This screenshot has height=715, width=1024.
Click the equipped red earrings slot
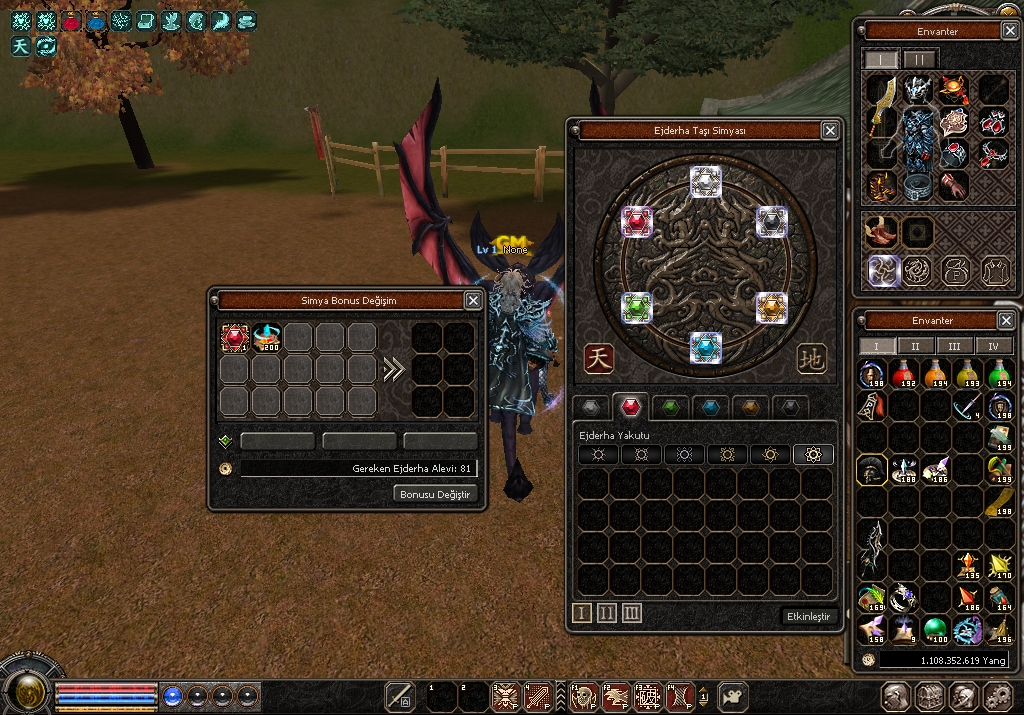(x=992, y=123)
